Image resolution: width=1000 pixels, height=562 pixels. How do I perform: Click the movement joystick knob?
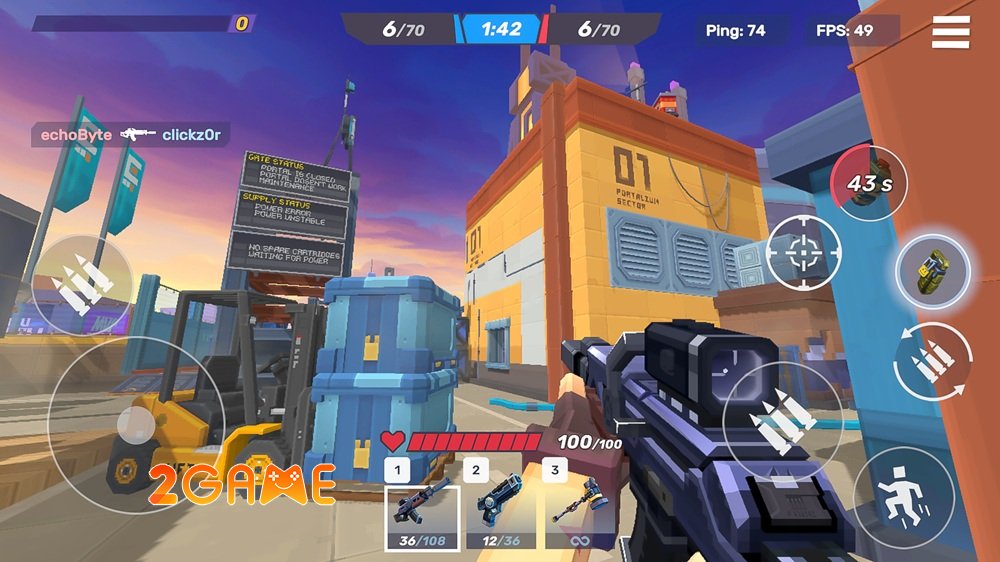(134, 426)
